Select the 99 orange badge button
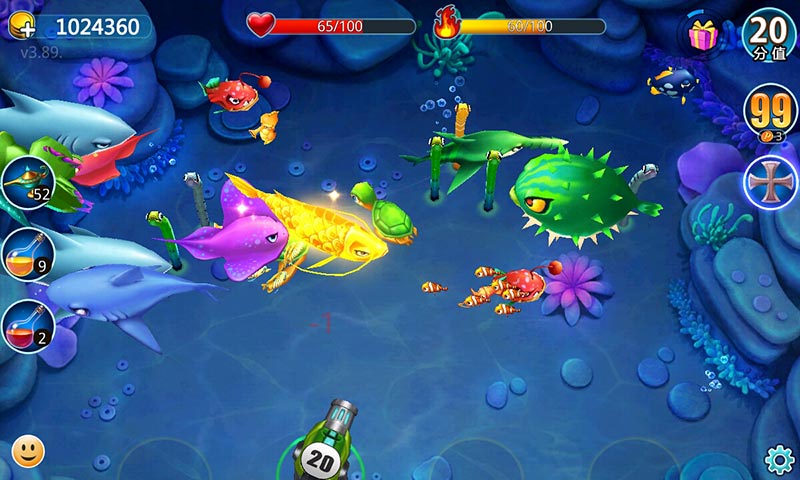The width and height of the screenshot is (800, 480). pos(770,109)
